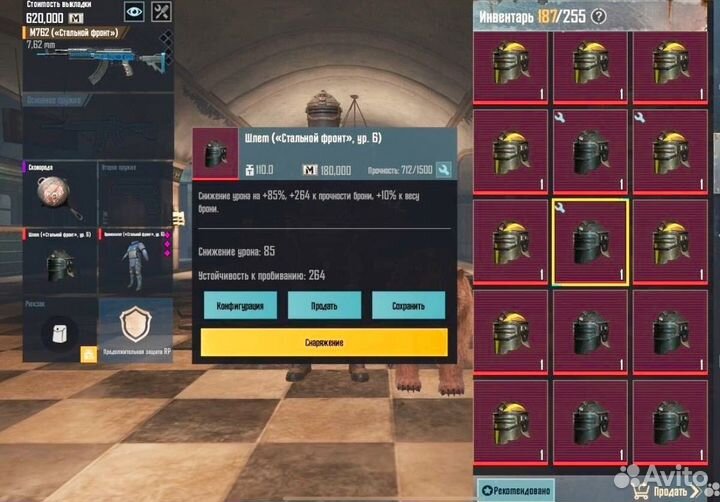The image size is (720, 502).
Task: Toggle the eye icon beside loadout cost
Action: coord(134,11)
